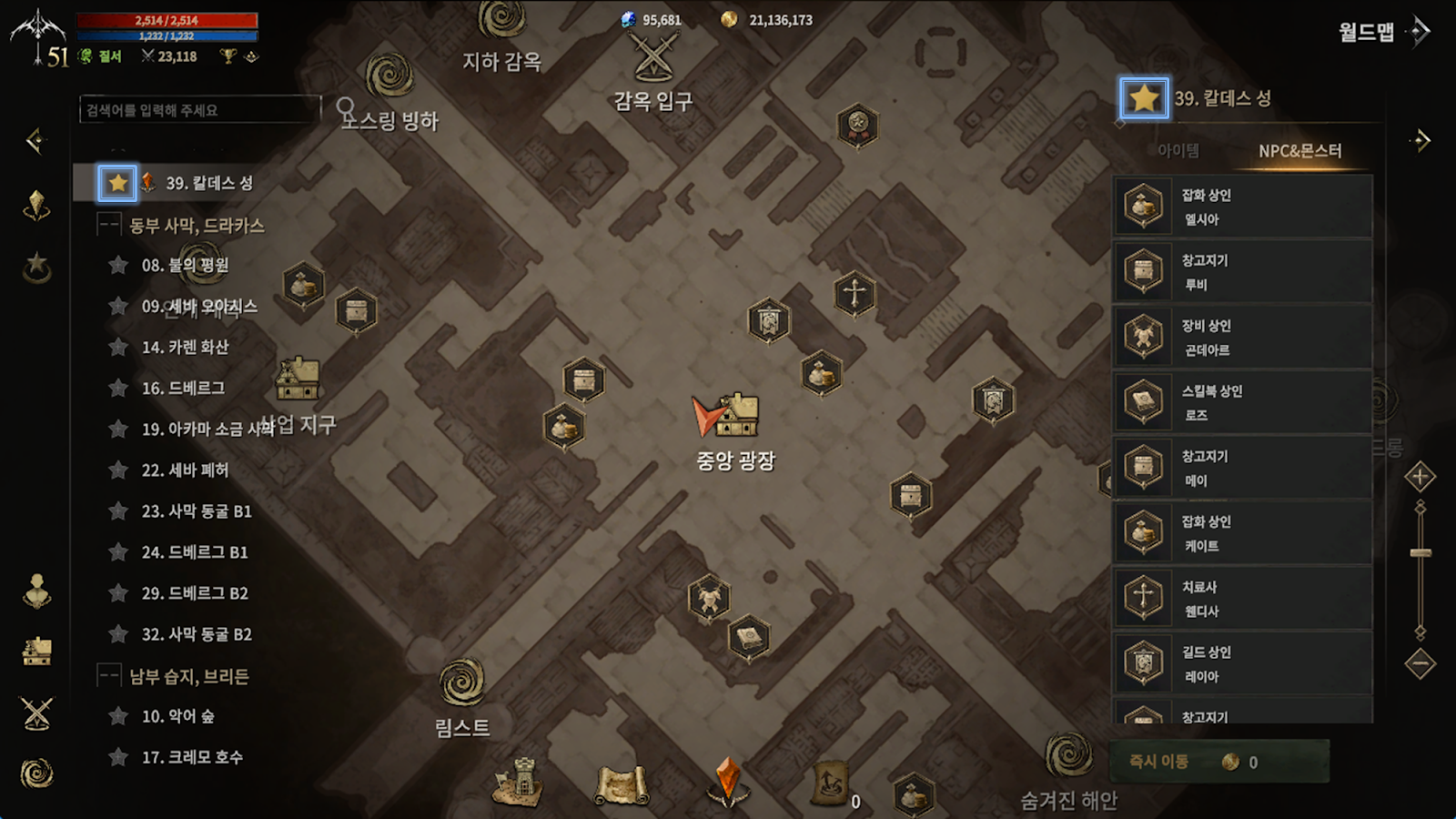
Task: Collapse the 남부 습지, 브리든 region group
Action: click(109, 675)
